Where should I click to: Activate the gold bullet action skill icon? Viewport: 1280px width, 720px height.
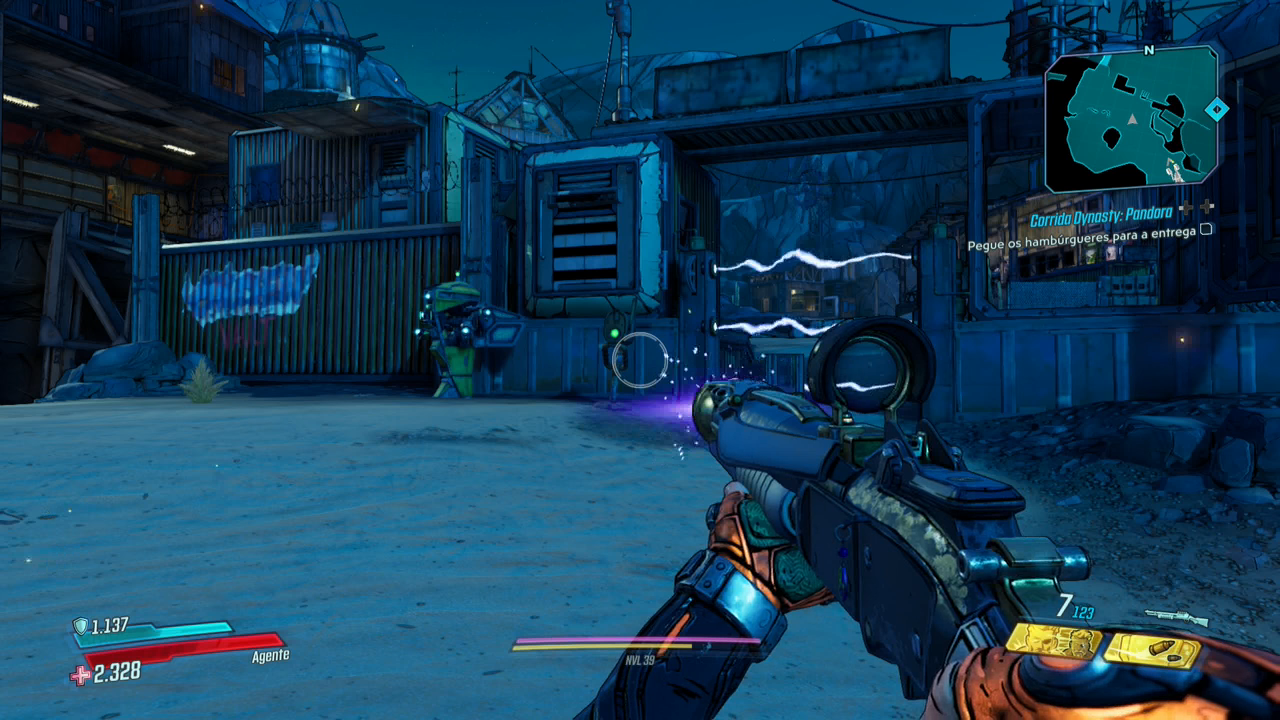point(1152,650)
